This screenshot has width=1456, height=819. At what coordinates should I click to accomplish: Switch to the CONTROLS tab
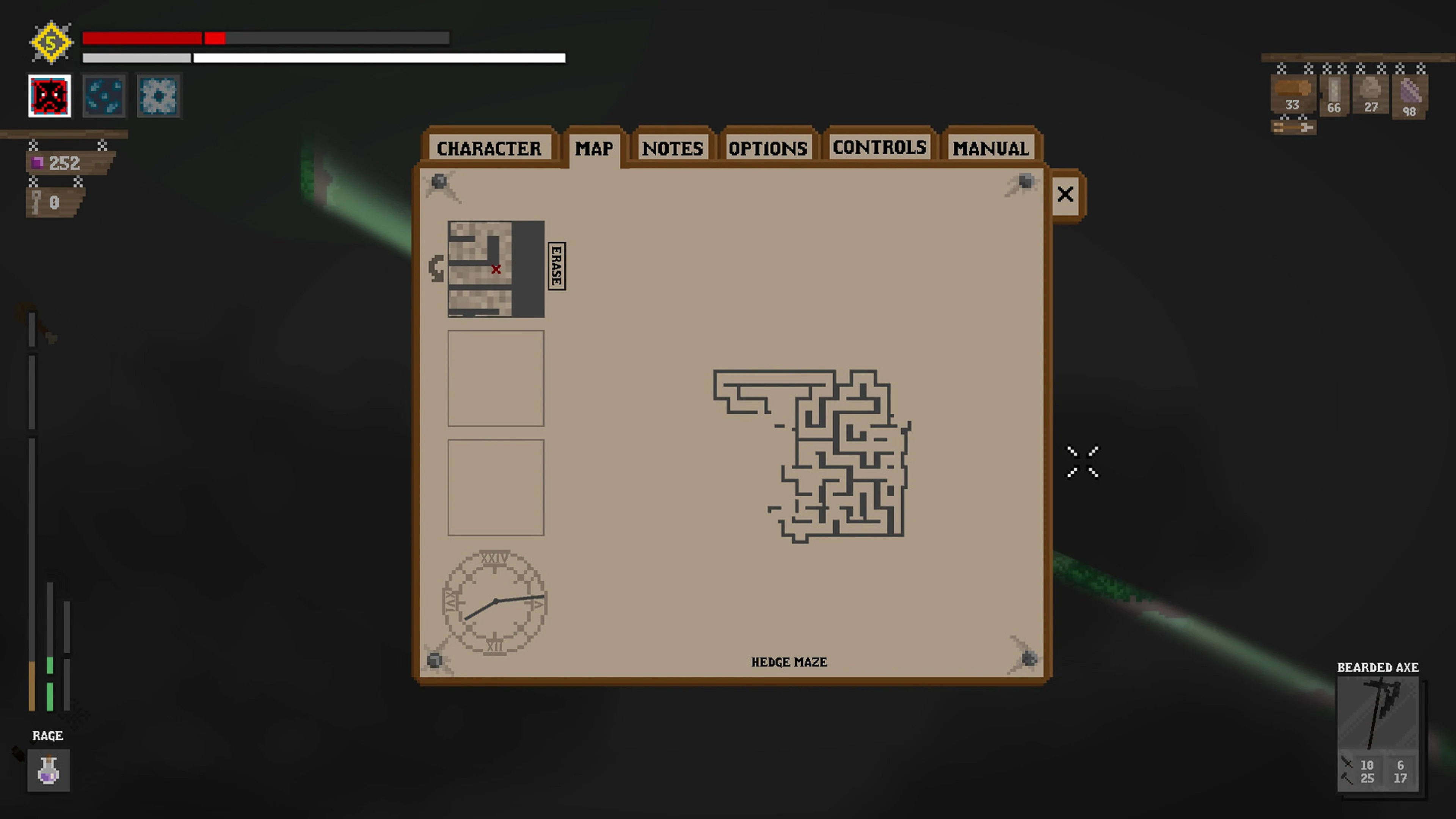click(879, 147)
